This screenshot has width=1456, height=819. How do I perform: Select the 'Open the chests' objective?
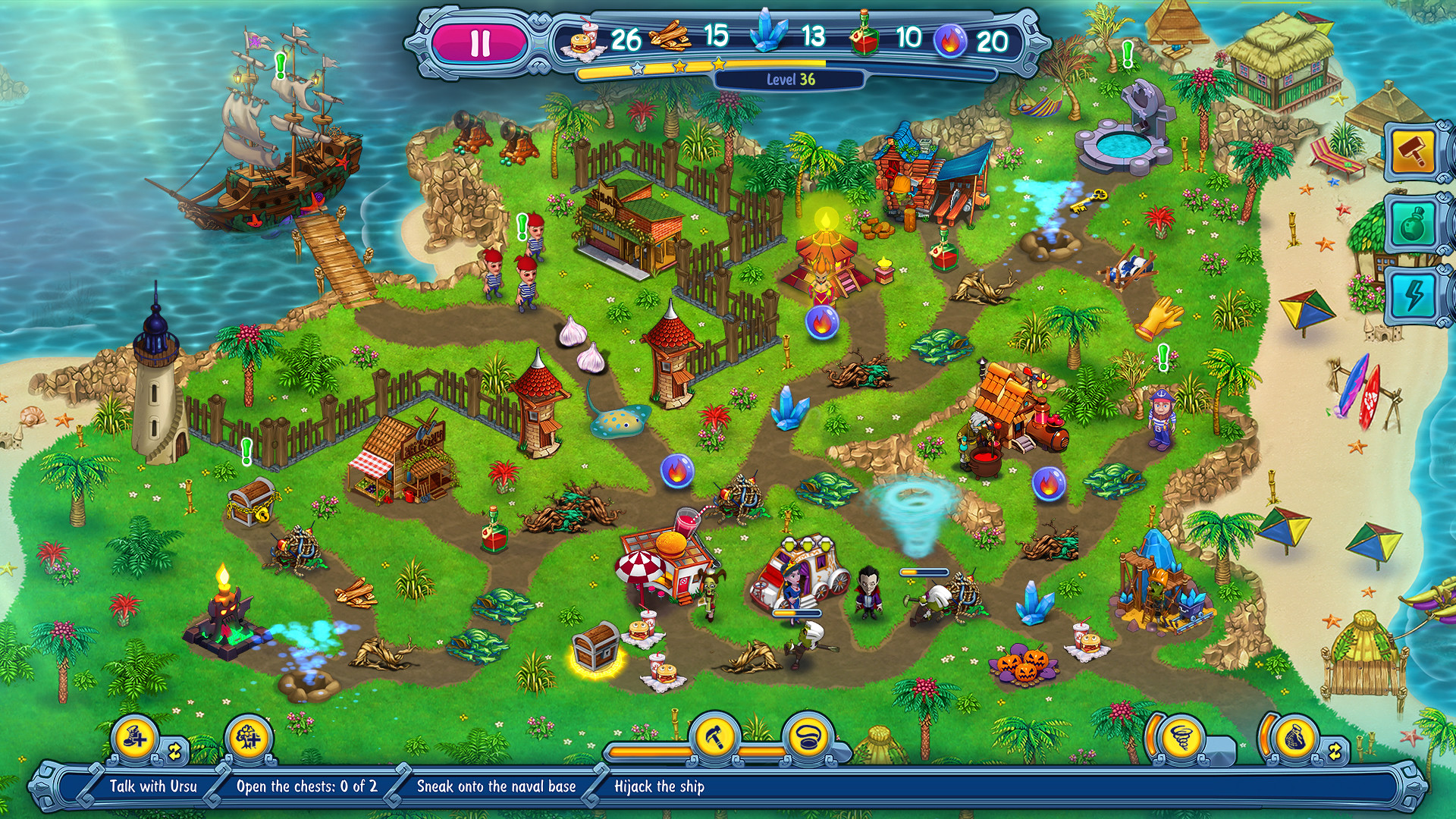coord(306,786)
